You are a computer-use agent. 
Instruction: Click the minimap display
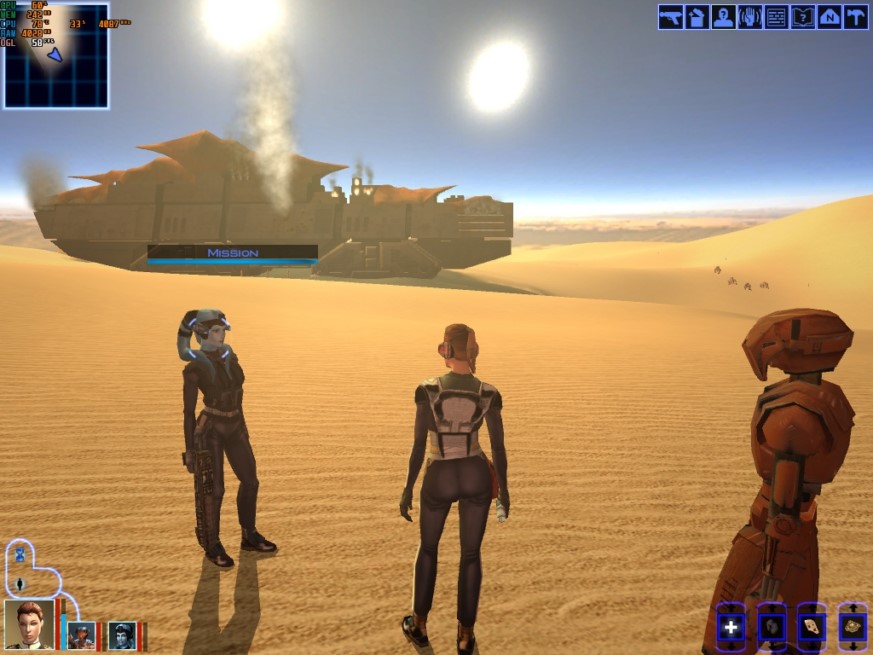[56, 56]
